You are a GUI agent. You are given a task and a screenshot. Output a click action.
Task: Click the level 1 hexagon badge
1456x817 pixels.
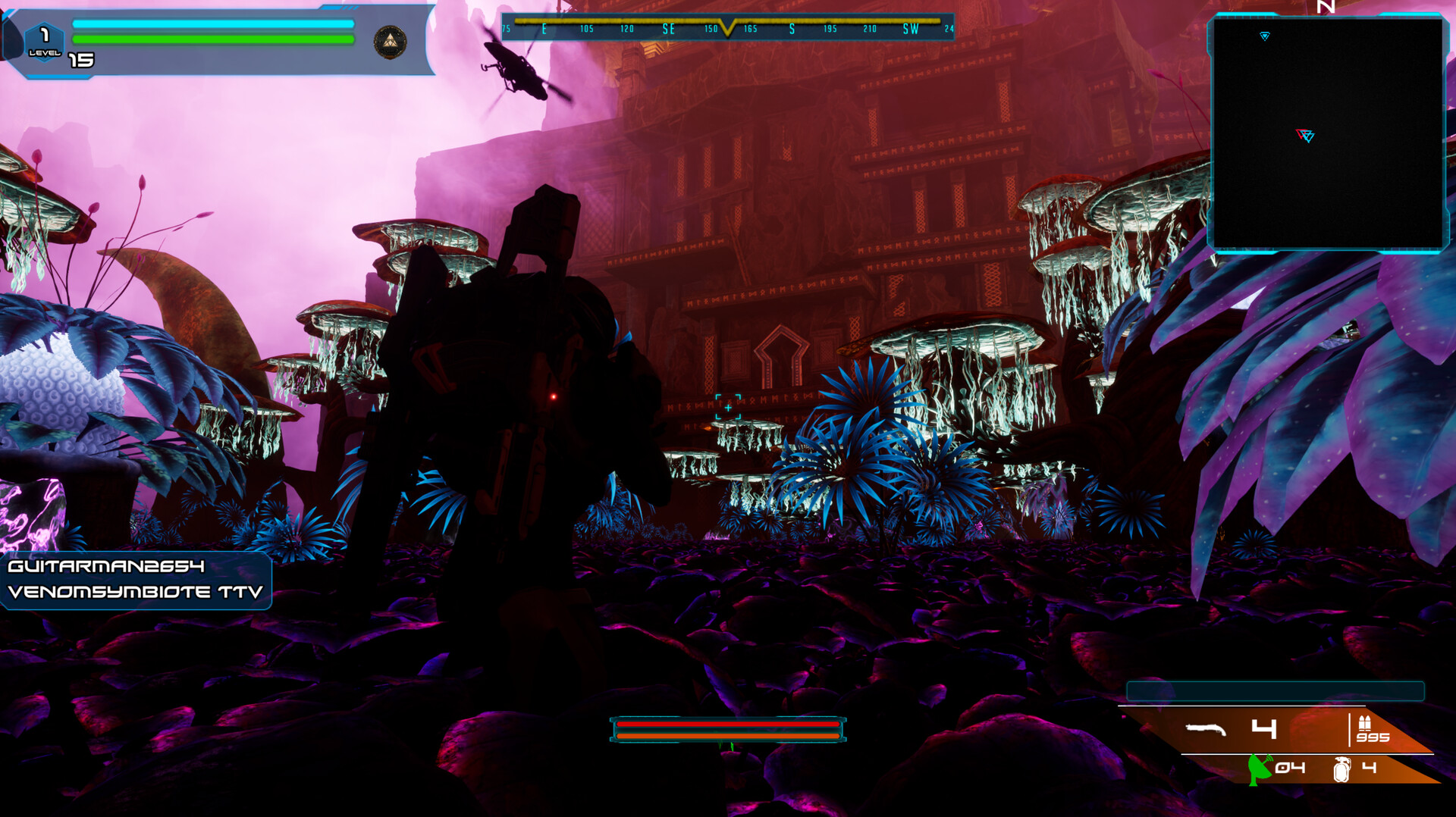(x=44, y=41)
